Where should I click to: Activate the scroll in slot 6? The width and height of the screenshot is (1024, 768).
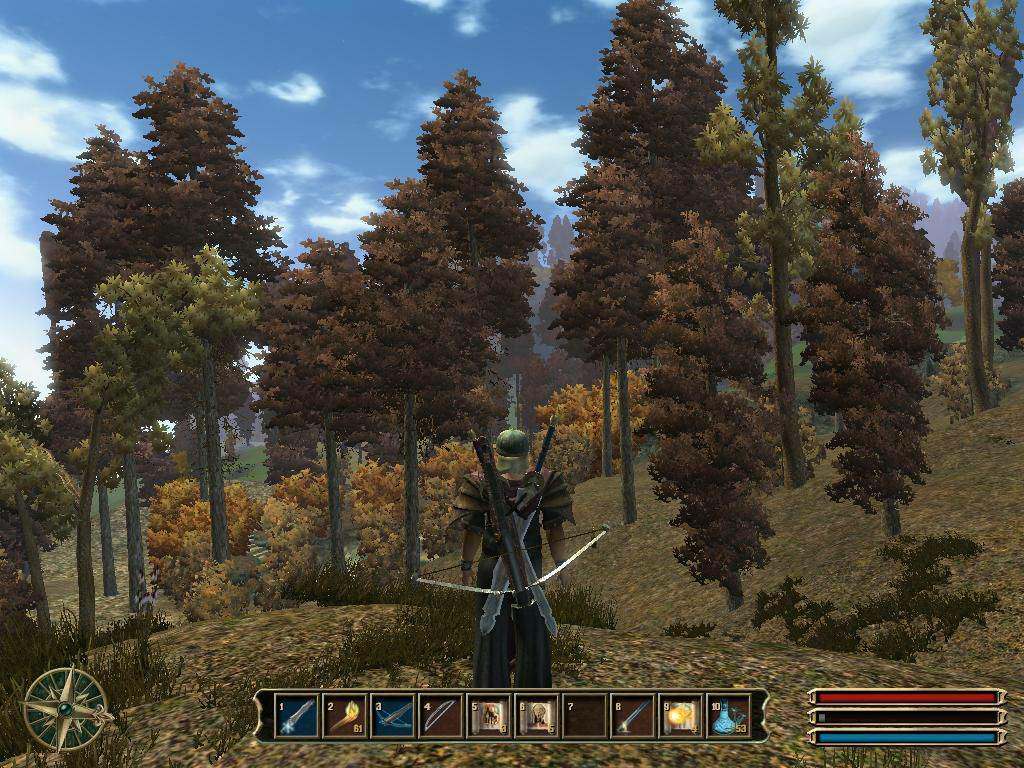click(537, 716)
